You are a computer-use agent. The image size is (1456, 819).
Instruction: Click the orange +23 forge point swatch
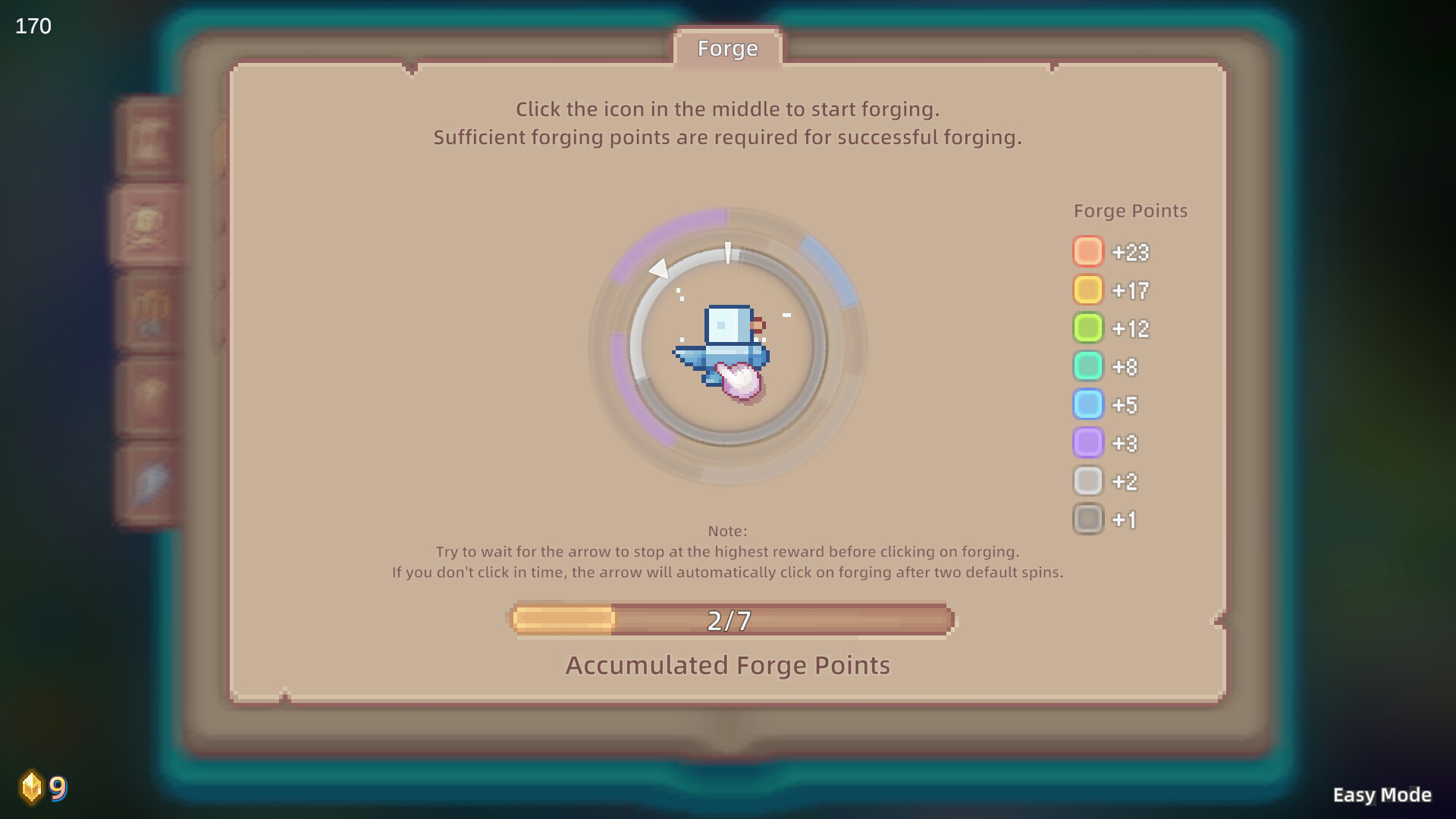pos(1088,251)
